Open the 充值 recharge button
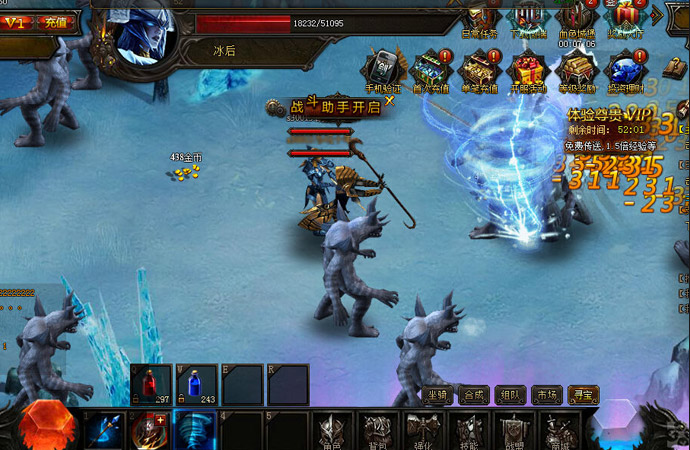The height and width of the screenshot is (450, 690). pos(57,21)
